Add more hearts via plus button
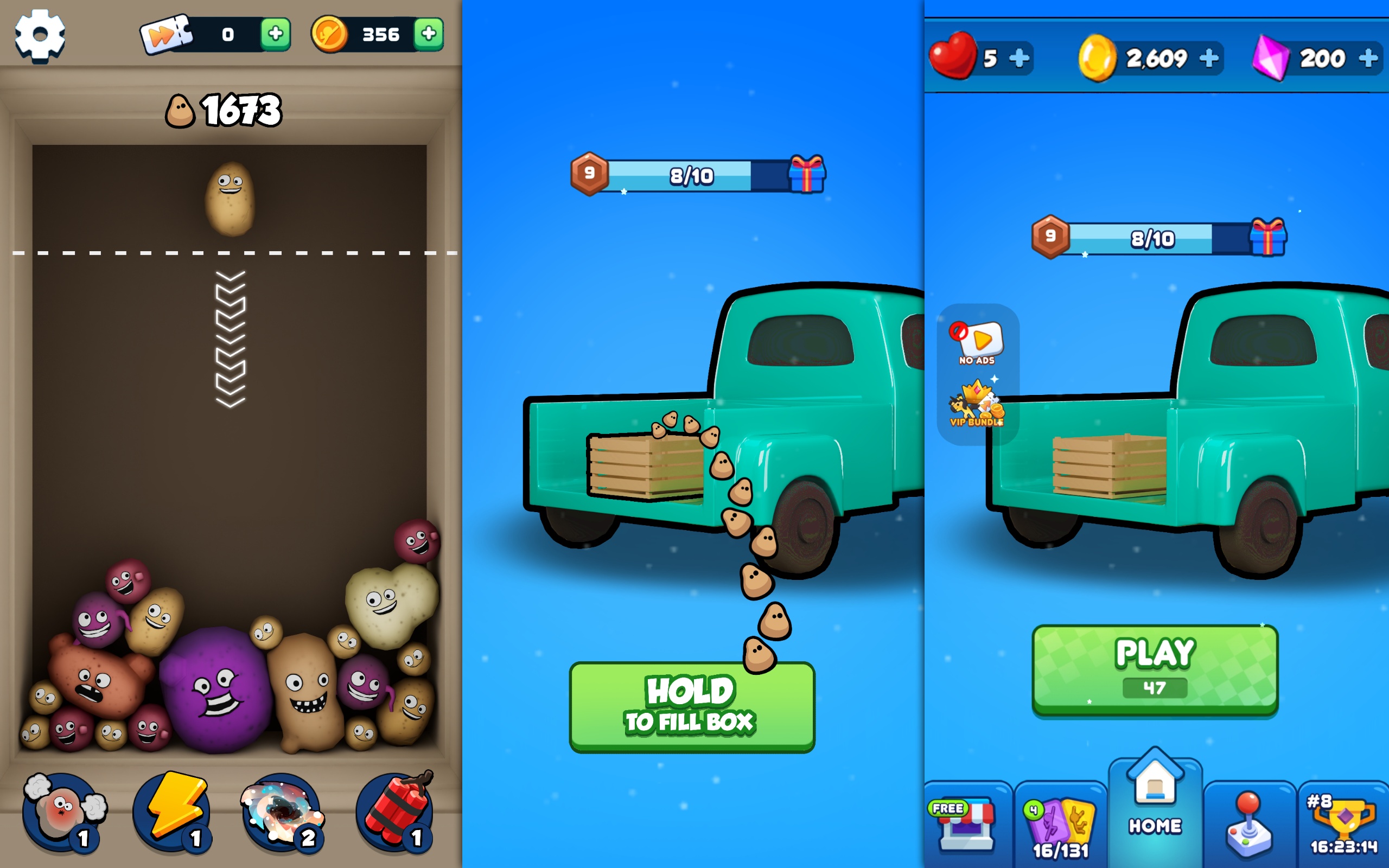This screenshot has width=1389, height=868. pyautogui.click(x=1018, y=58)
